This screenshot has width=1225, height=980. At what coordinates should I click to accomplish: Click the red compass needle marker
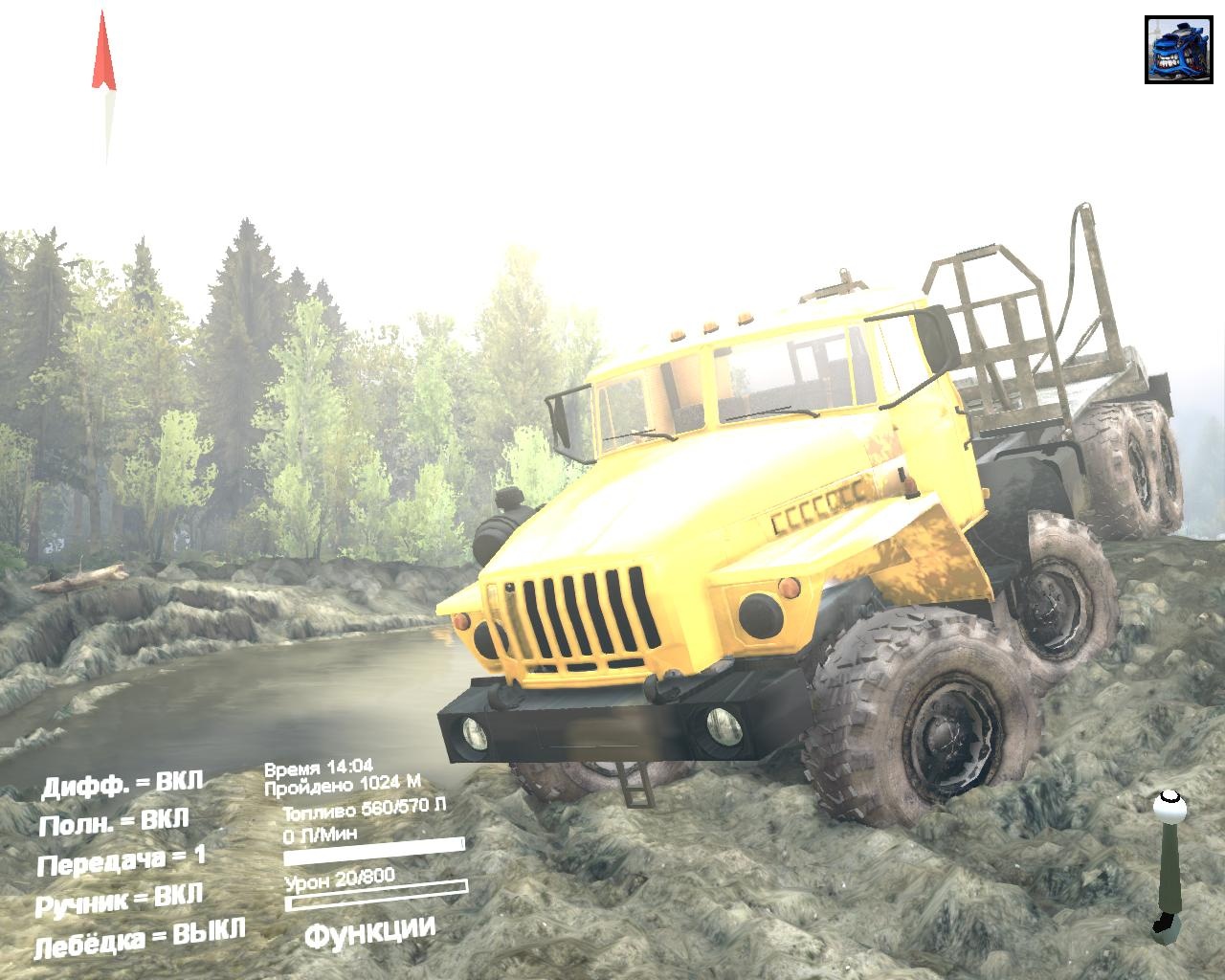click(x=102, y=53)
